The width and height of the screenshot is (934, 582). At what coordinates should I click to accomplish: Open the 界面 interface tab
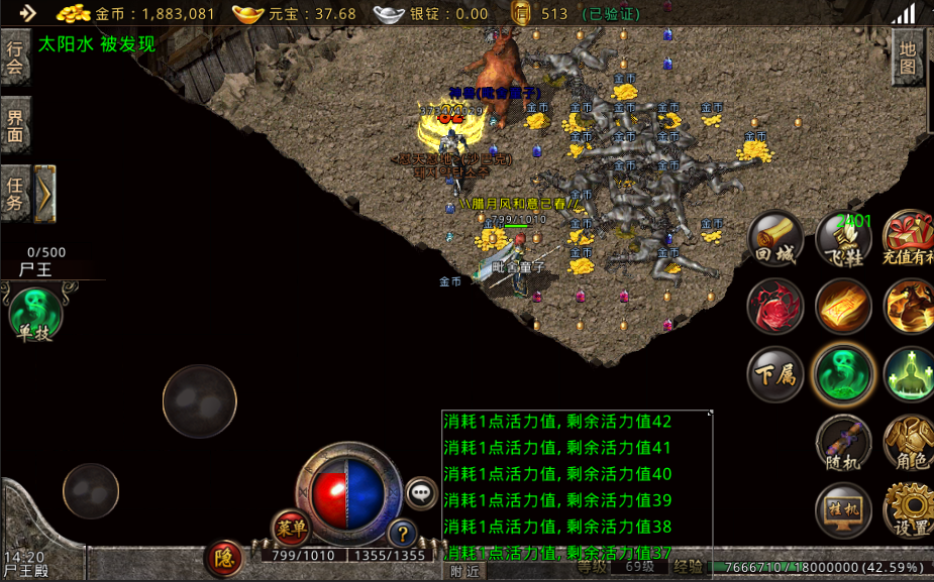15,125
